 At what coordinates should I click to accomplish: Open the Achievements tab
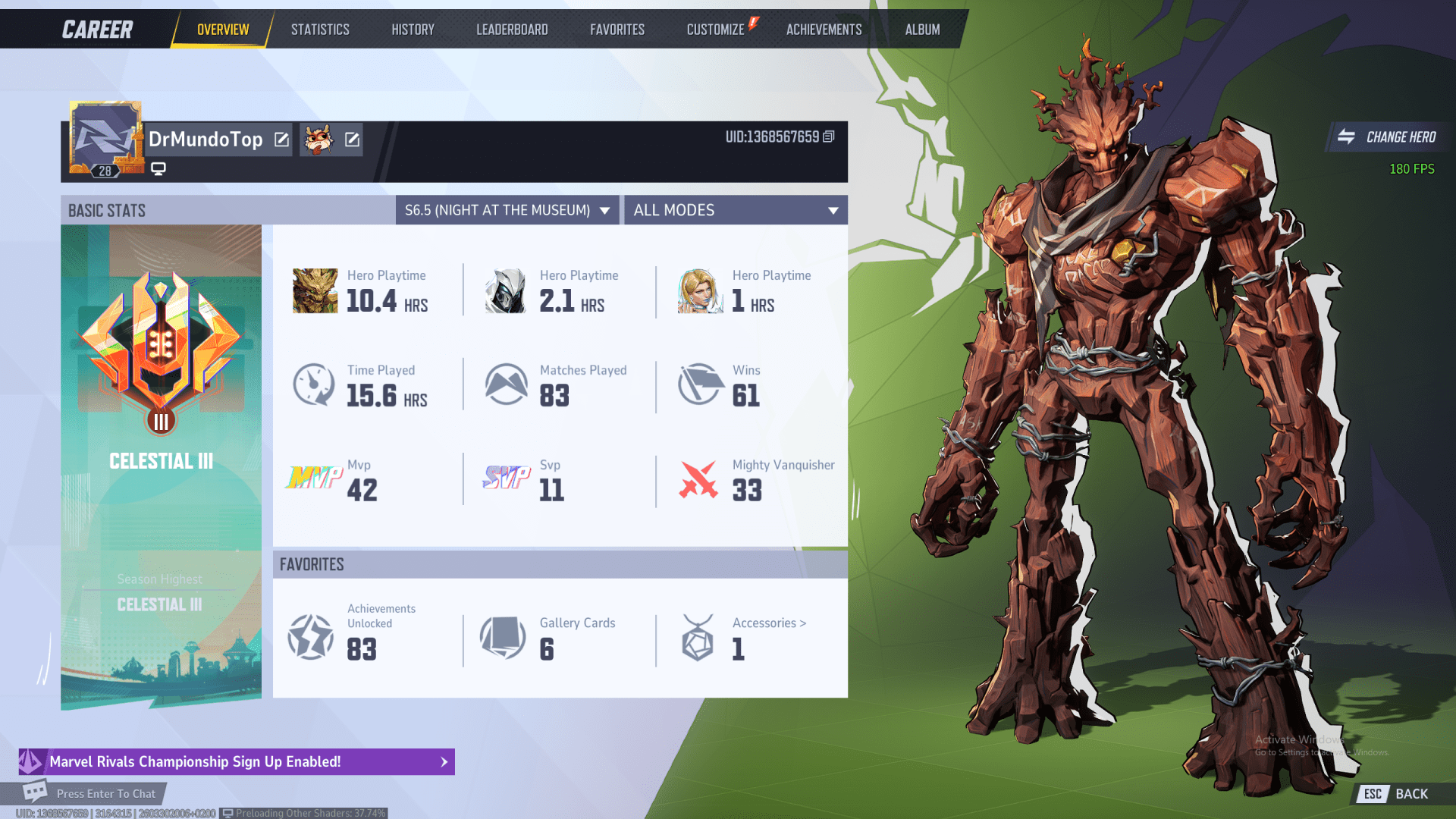(824, 29)
